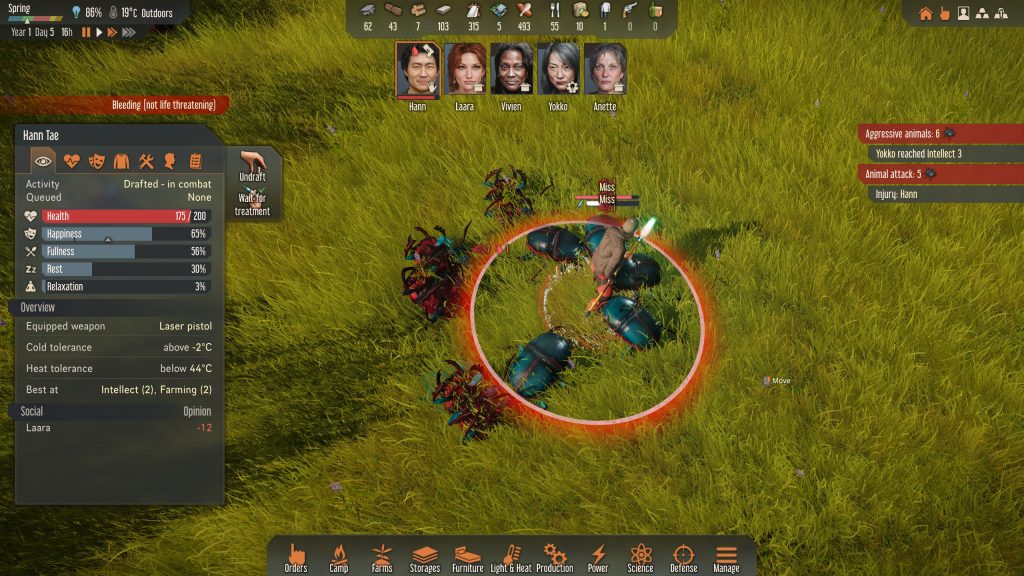This screenshot has width=1024, height=576.
Task: Open the Orders menu
Action: (x=296, y=557)
